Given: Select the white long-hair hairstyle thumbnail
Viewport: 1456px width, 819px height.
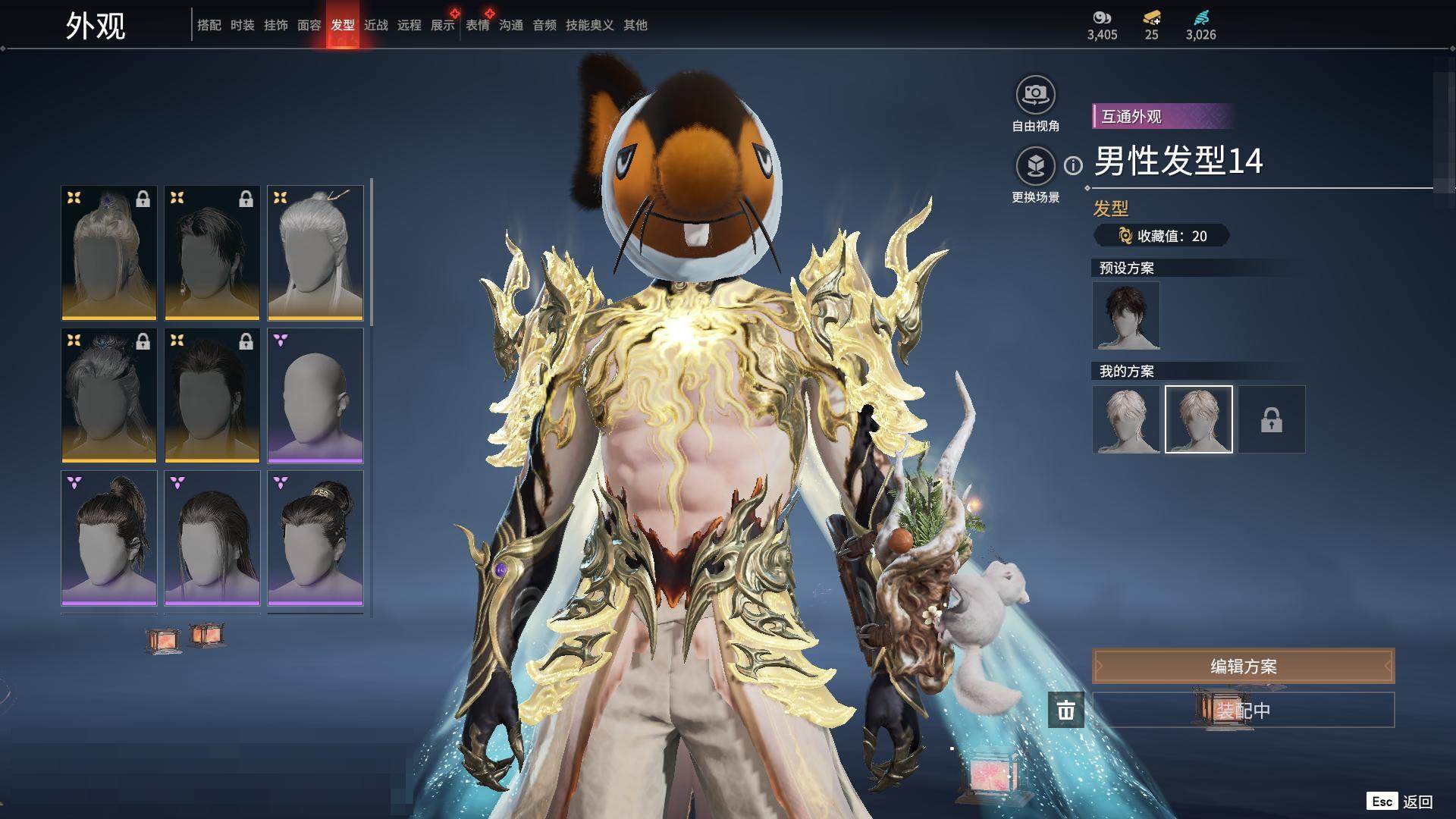Looking at the screenshot, I should tap(315, 253).
